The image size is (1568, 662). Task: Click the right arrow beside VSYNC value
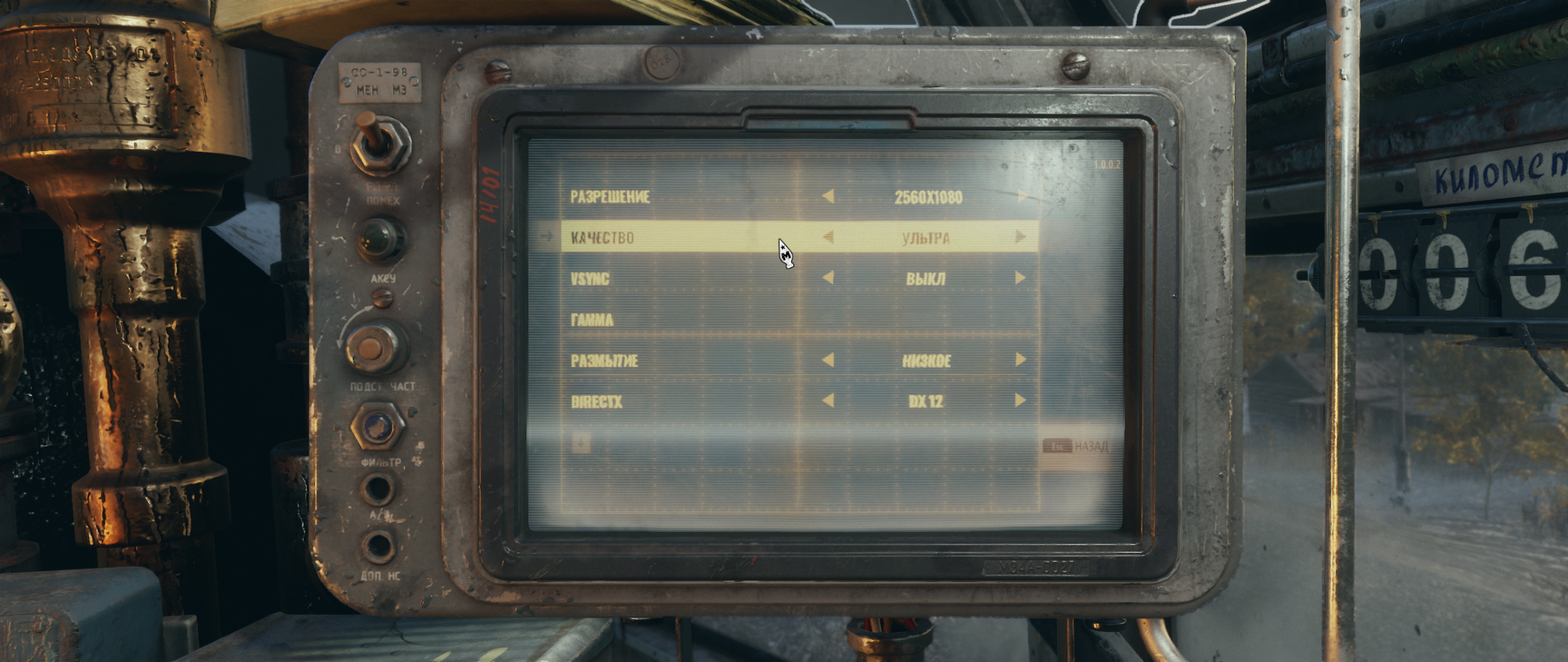[x=1021, y=278]
